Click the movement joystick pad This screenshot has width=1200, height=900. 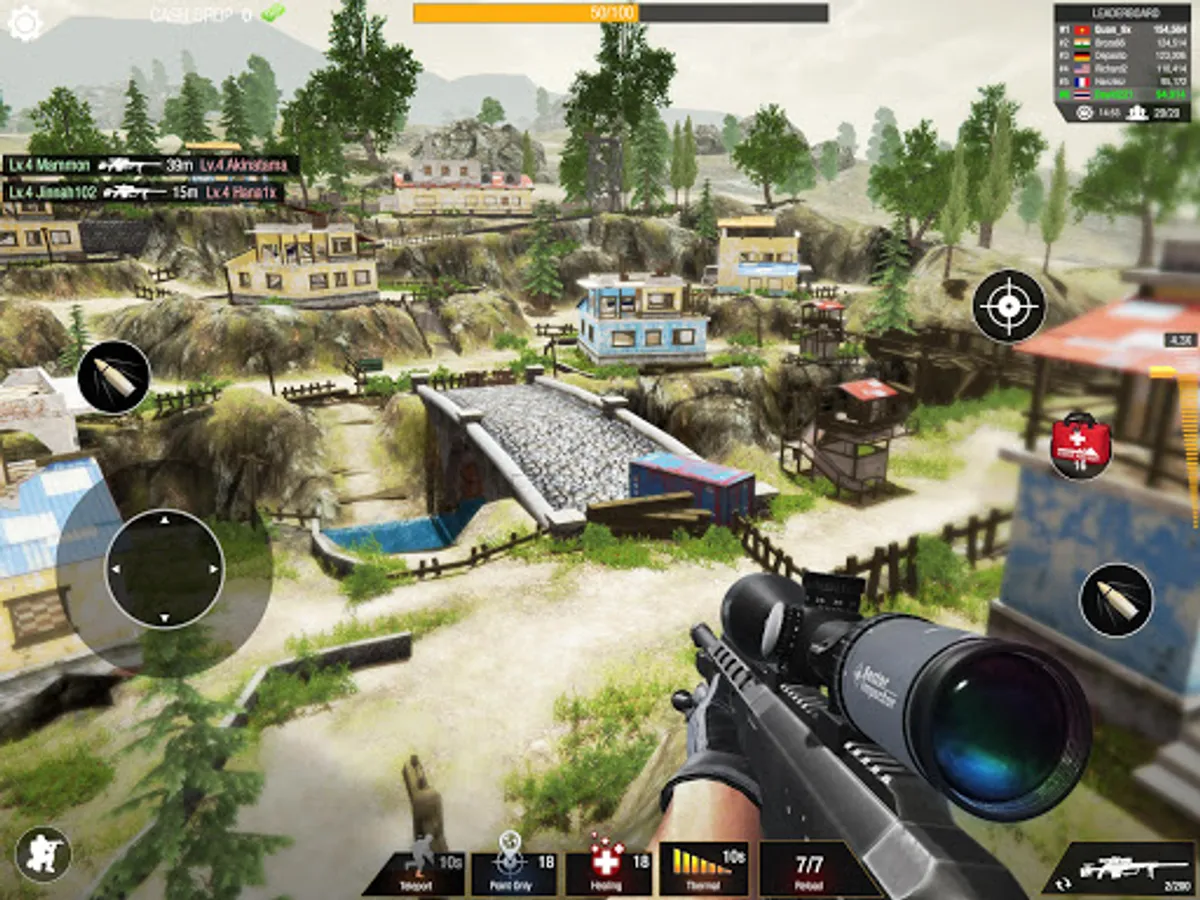point(165,569)
